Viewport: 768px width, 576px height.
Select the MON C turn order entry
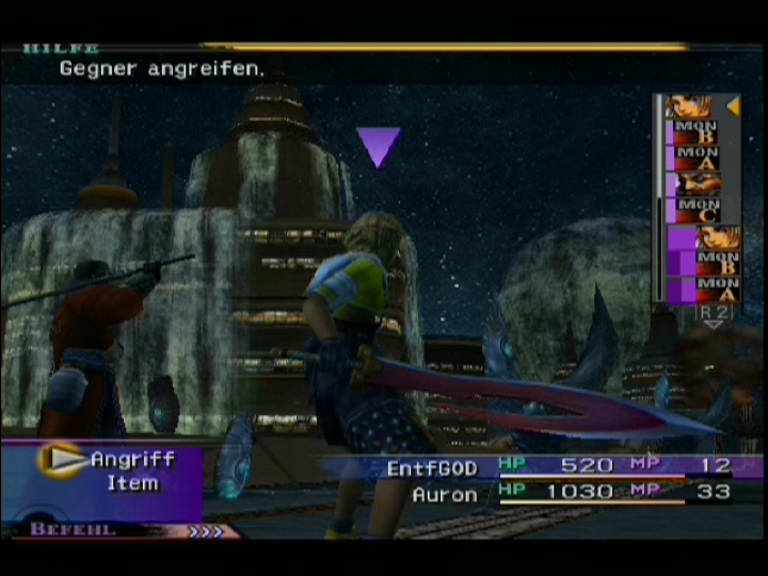coord(697,210)
